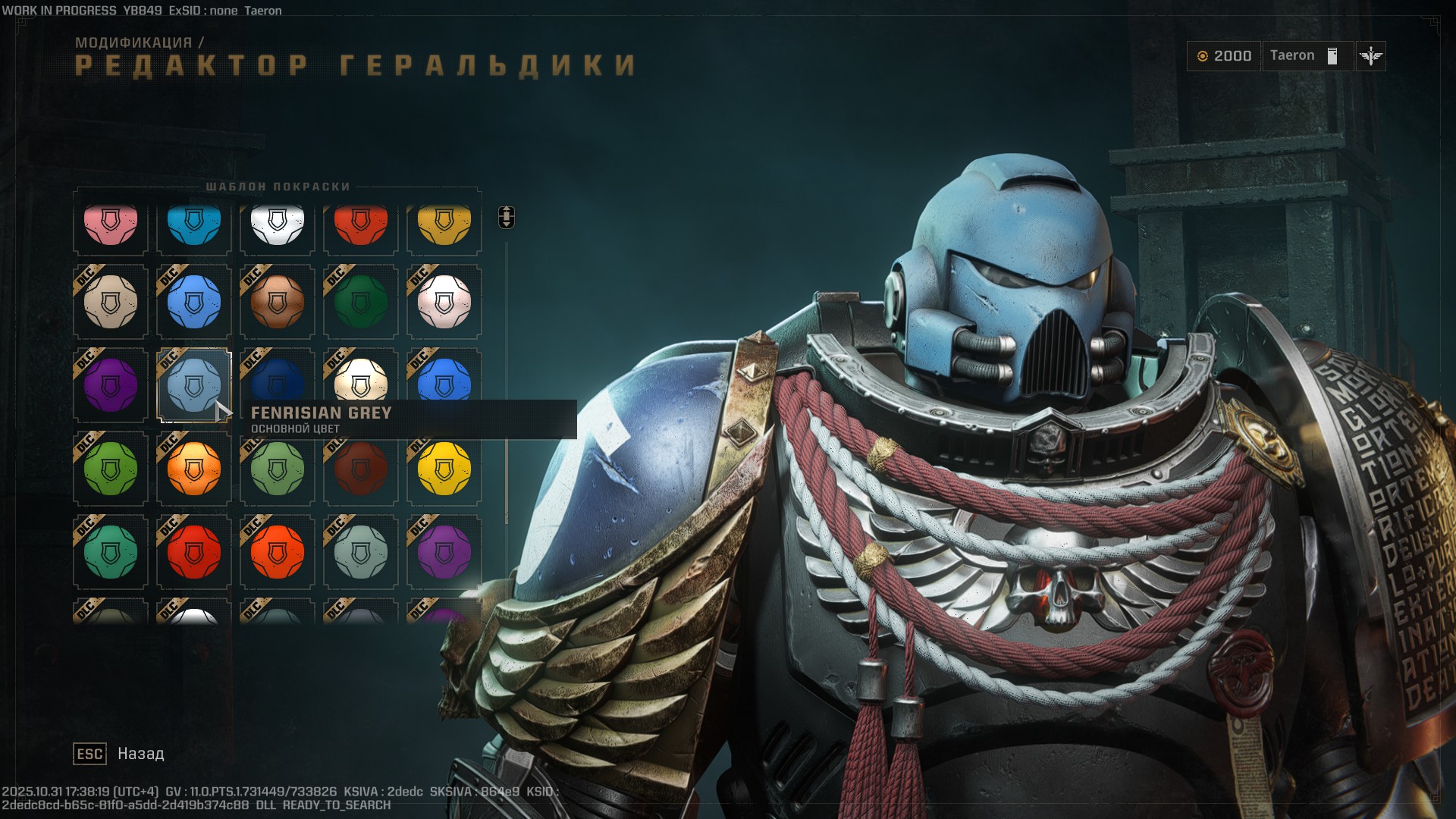The width and height of the screenshot is (1456, 819).
Task: Select the pink shield paint template
Action: (x=110, y=224)
